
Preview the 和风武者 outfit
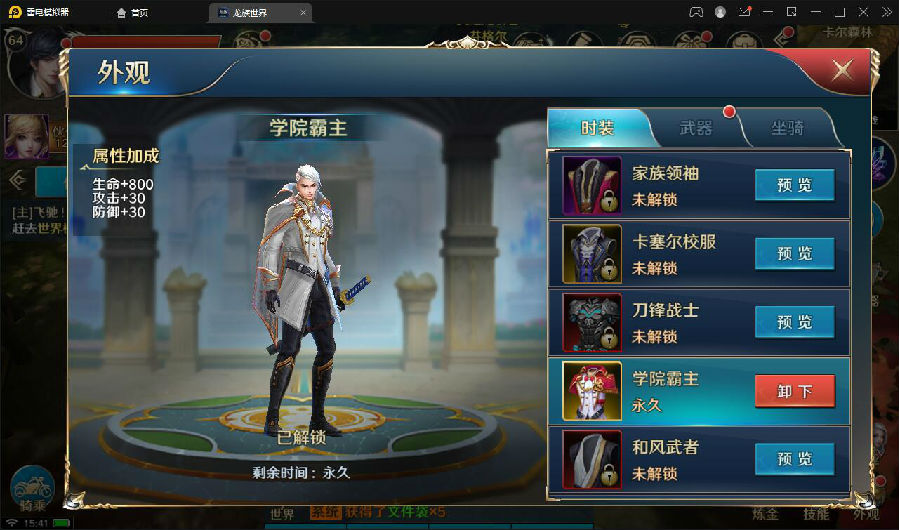coord(794,459)
